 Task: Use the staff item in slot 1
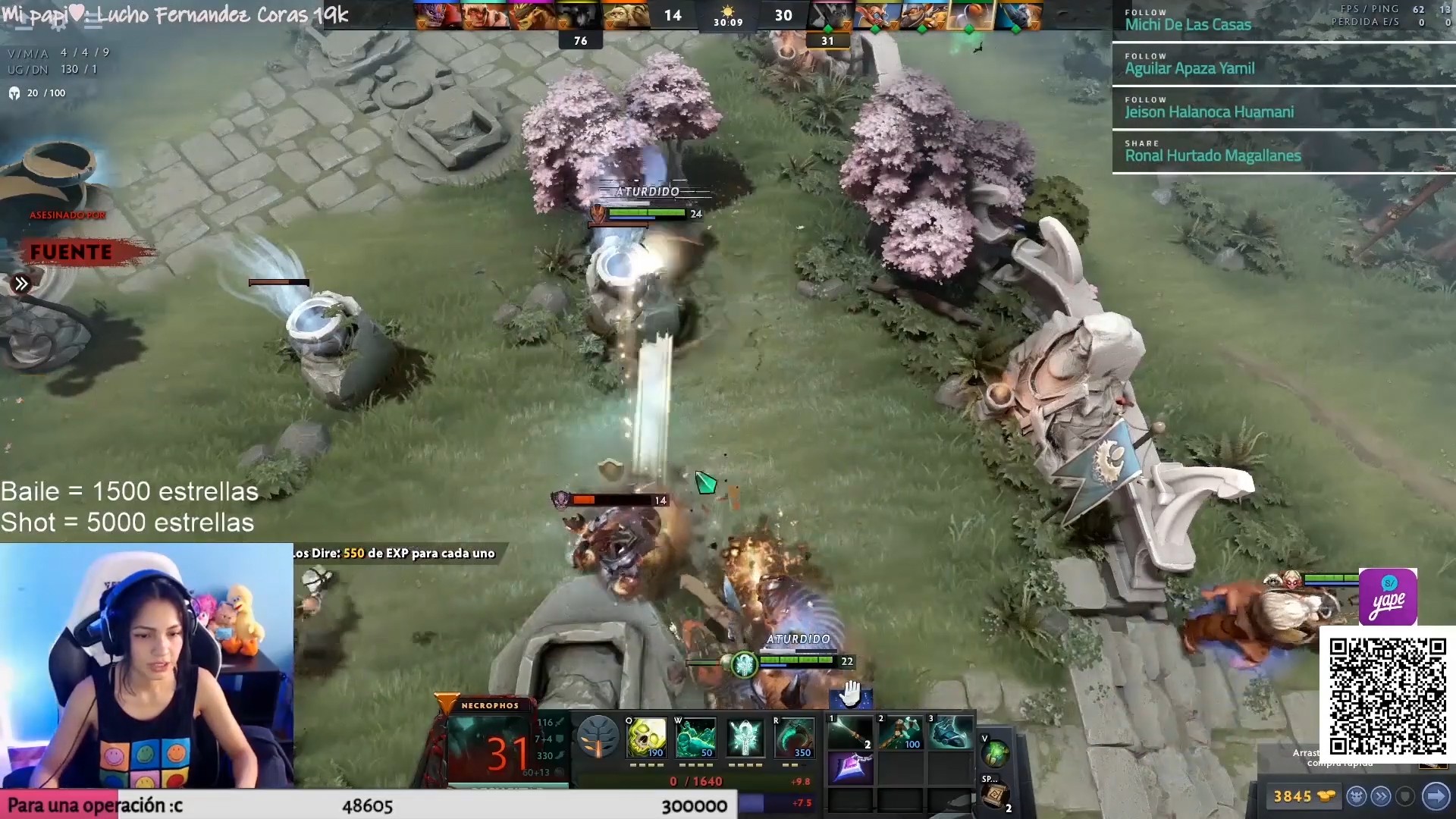(850, 733)
